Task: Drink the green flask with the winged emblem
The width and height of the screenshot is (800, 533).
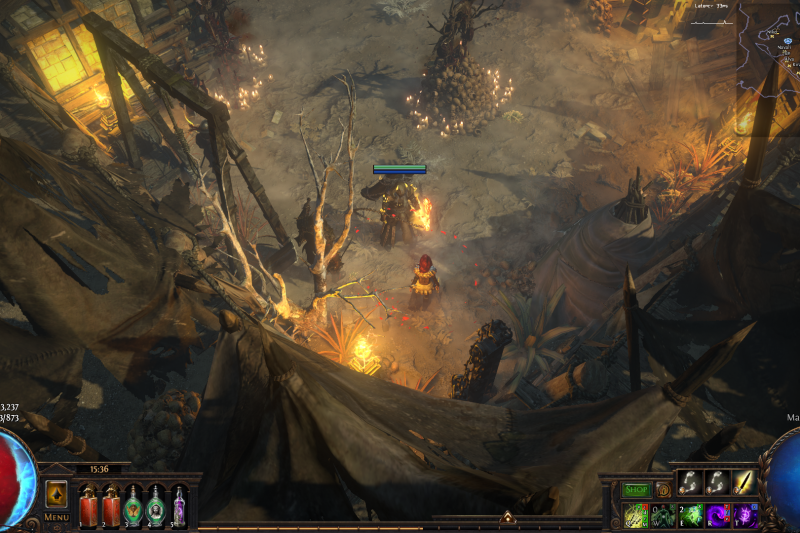Action: [133, 504]
